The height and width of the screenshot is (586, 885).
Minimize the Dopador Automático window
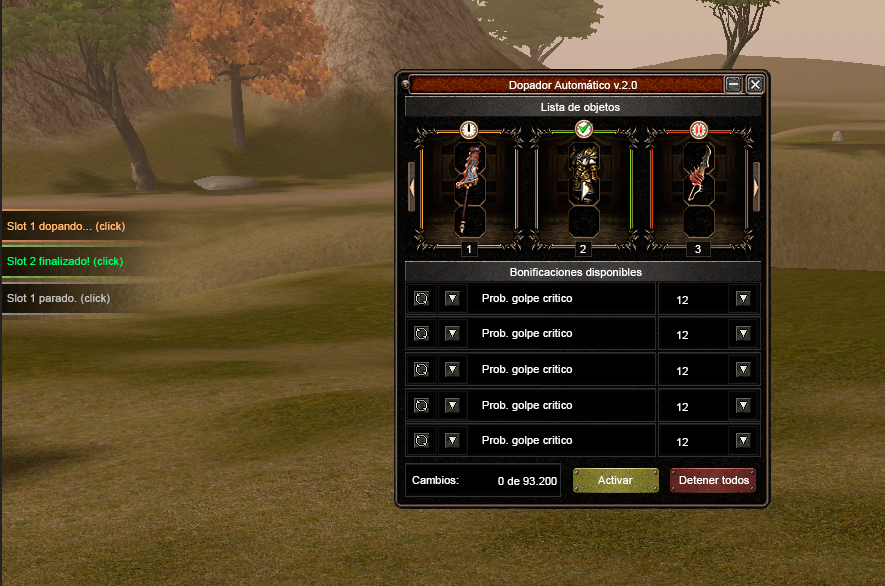pos(734,85)
